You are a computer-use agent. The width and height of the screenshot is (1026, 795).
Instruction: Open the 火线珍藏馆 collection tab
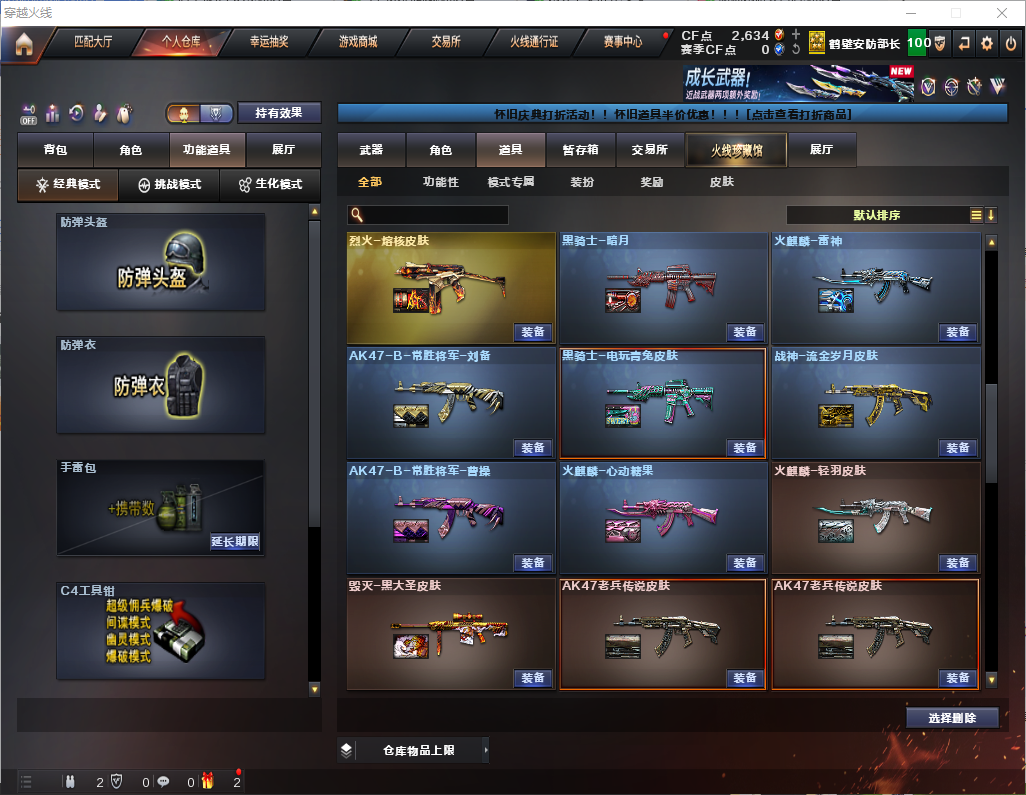(736, 150)
